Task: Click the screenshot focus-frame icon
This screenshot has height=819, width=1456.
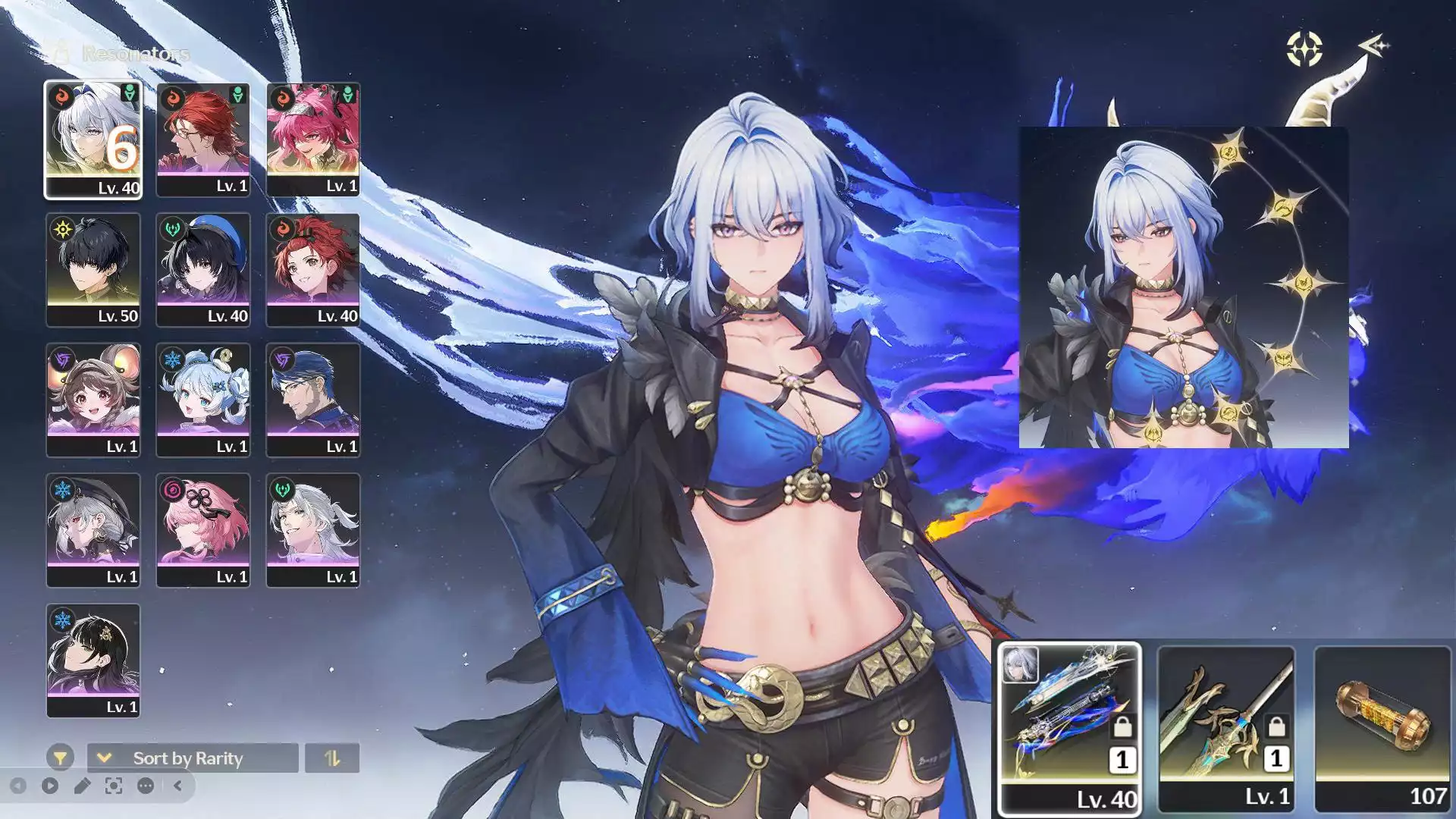Action: (x=112, y=786)
